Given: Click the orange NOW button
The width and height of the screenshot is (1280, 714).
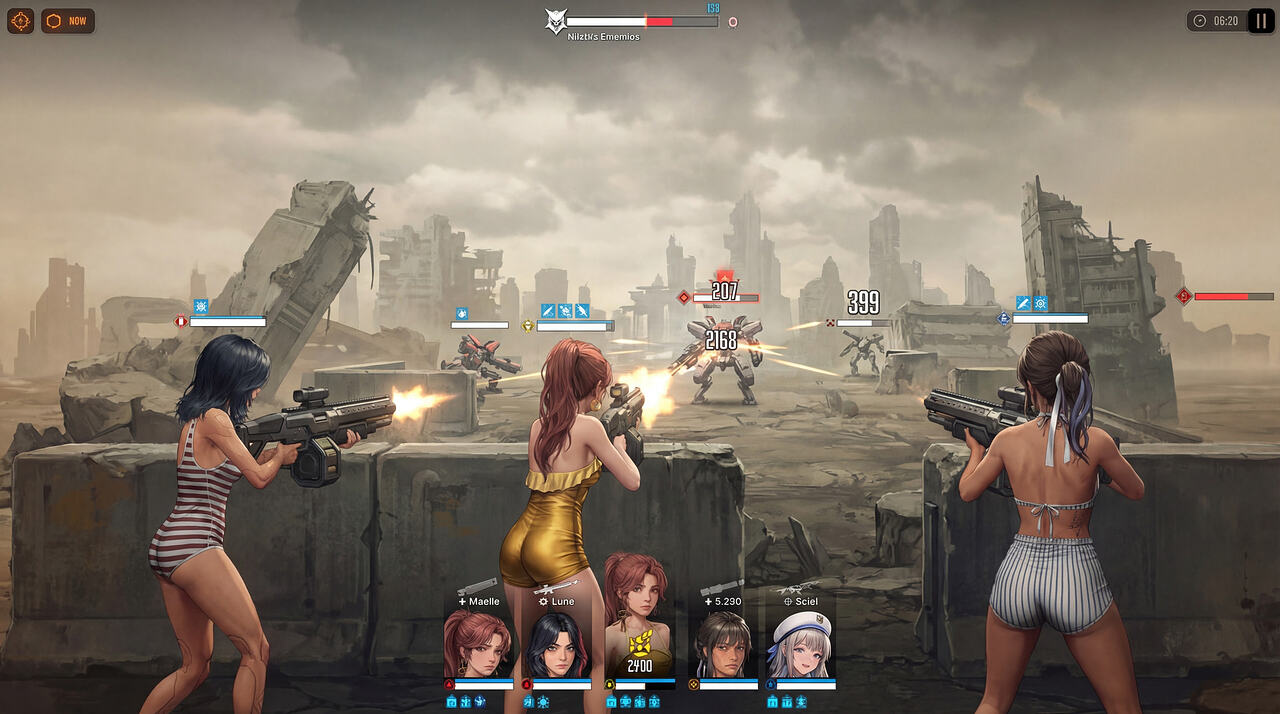Looking at the screenshot, I should (x=68, y=21).
